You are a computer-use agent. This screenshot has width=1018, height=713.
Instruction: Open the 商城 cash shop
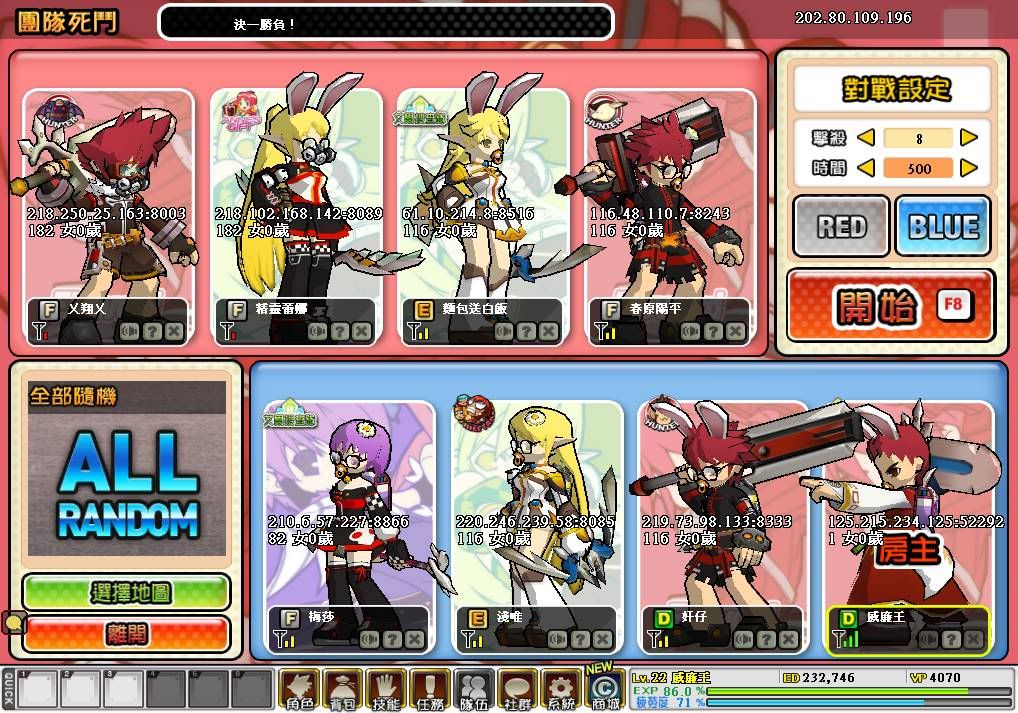[604, 689]
